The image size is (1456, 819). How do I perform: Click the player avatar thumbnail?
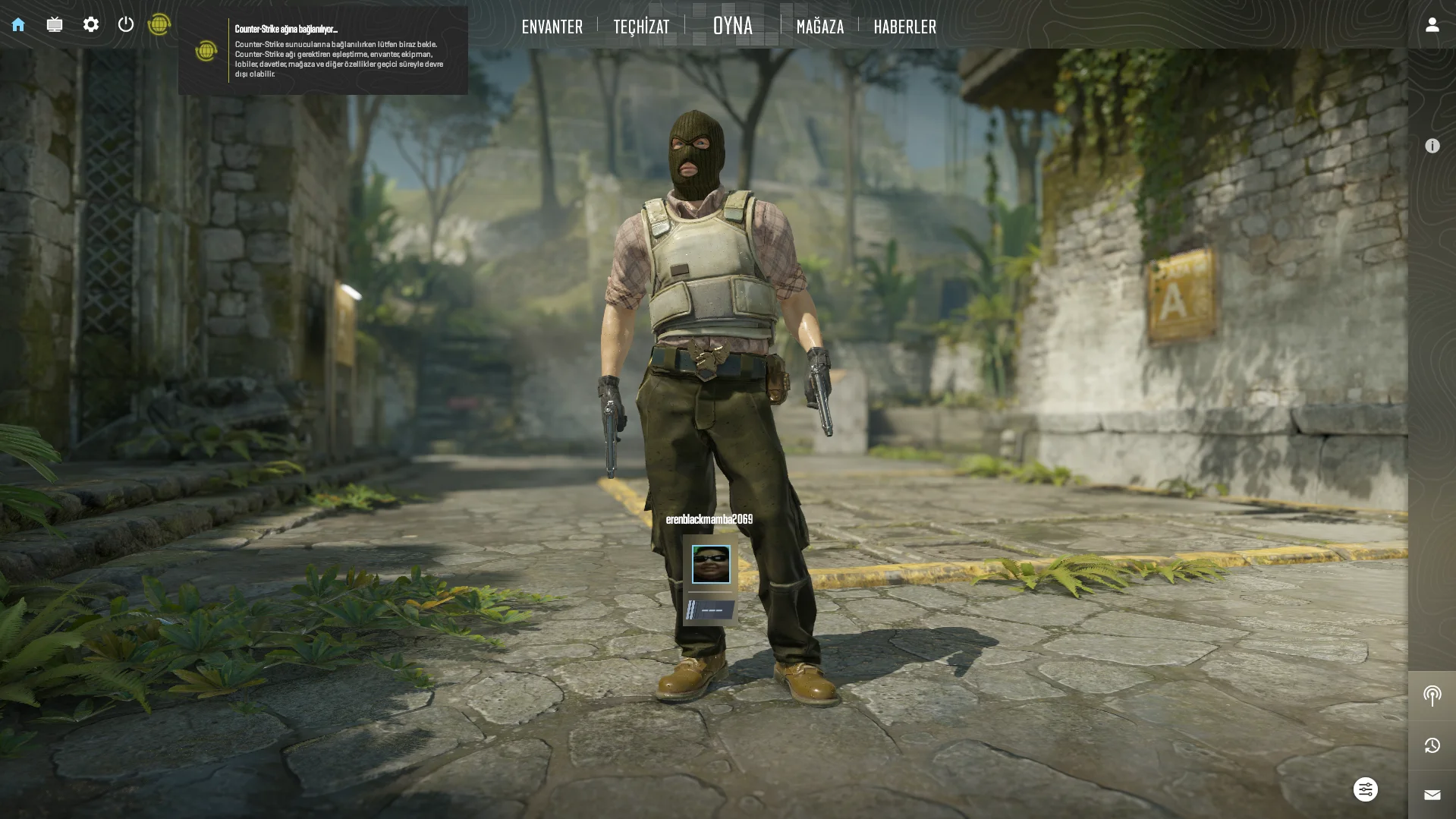(711, 564)
